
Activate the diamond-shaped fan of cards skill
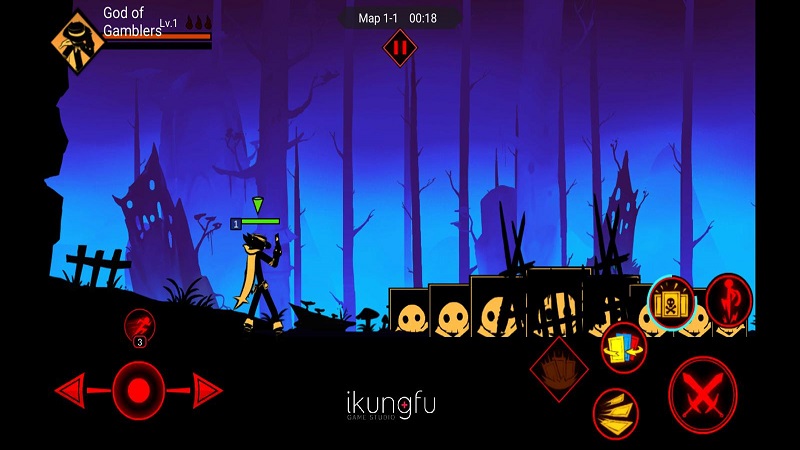coord(559,368)
